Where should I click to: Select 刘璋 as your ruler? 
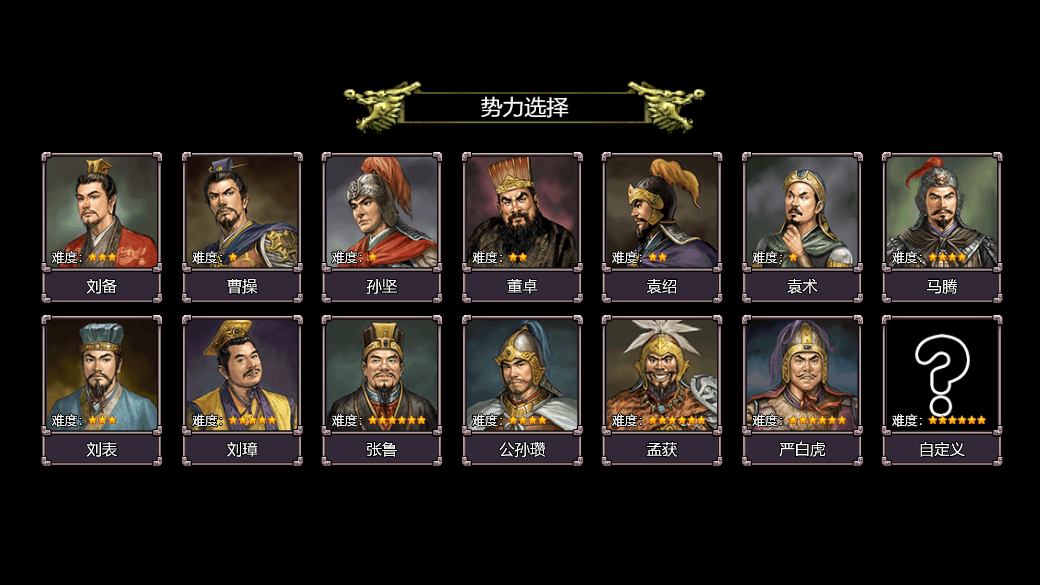click(241, 375)
